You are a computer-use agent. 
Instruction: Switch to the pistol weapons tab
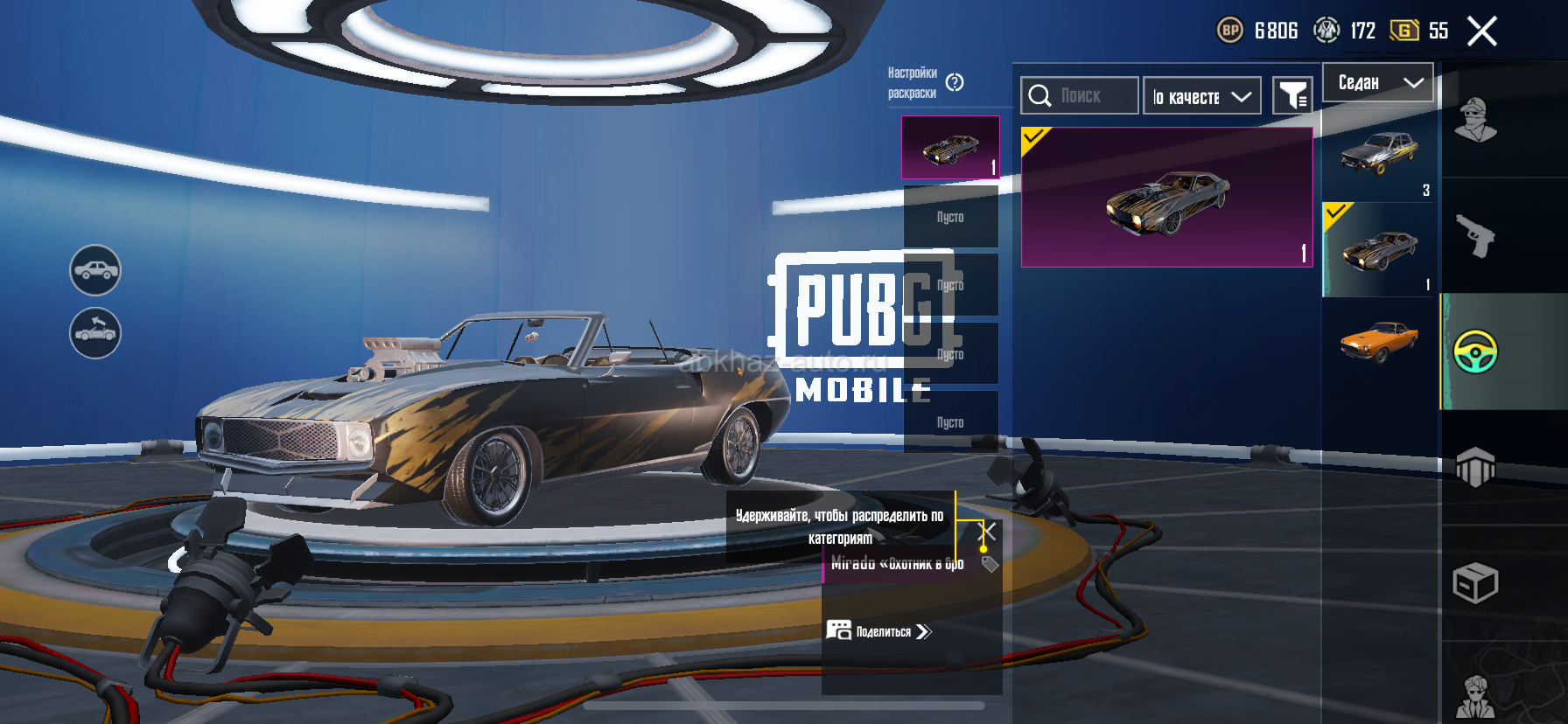point(1475,235)
